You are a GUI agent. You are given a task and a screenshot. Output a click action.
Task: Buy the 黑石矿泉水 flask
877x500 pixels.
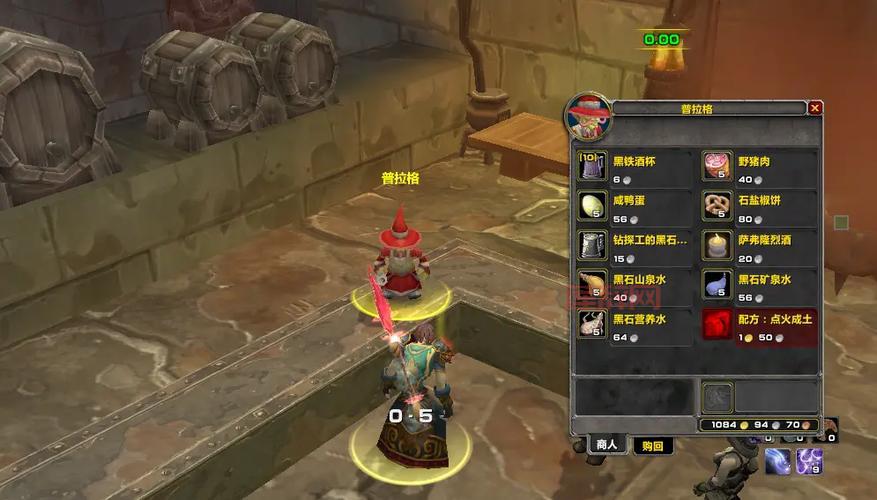(x=717, y=285)
